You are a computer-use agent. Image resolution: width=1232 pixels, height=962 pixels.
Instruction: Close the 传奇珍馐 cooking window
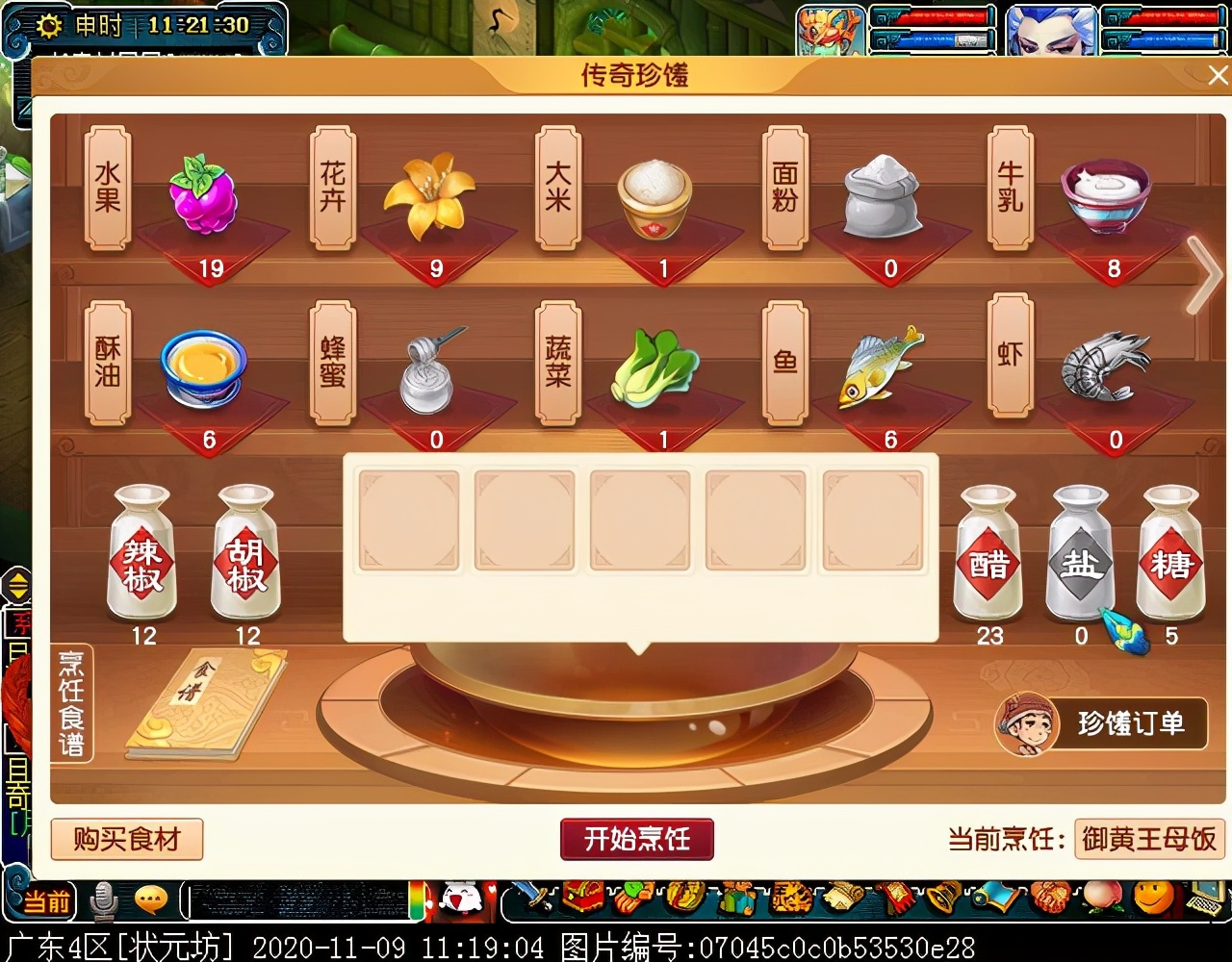(1219, 75)
